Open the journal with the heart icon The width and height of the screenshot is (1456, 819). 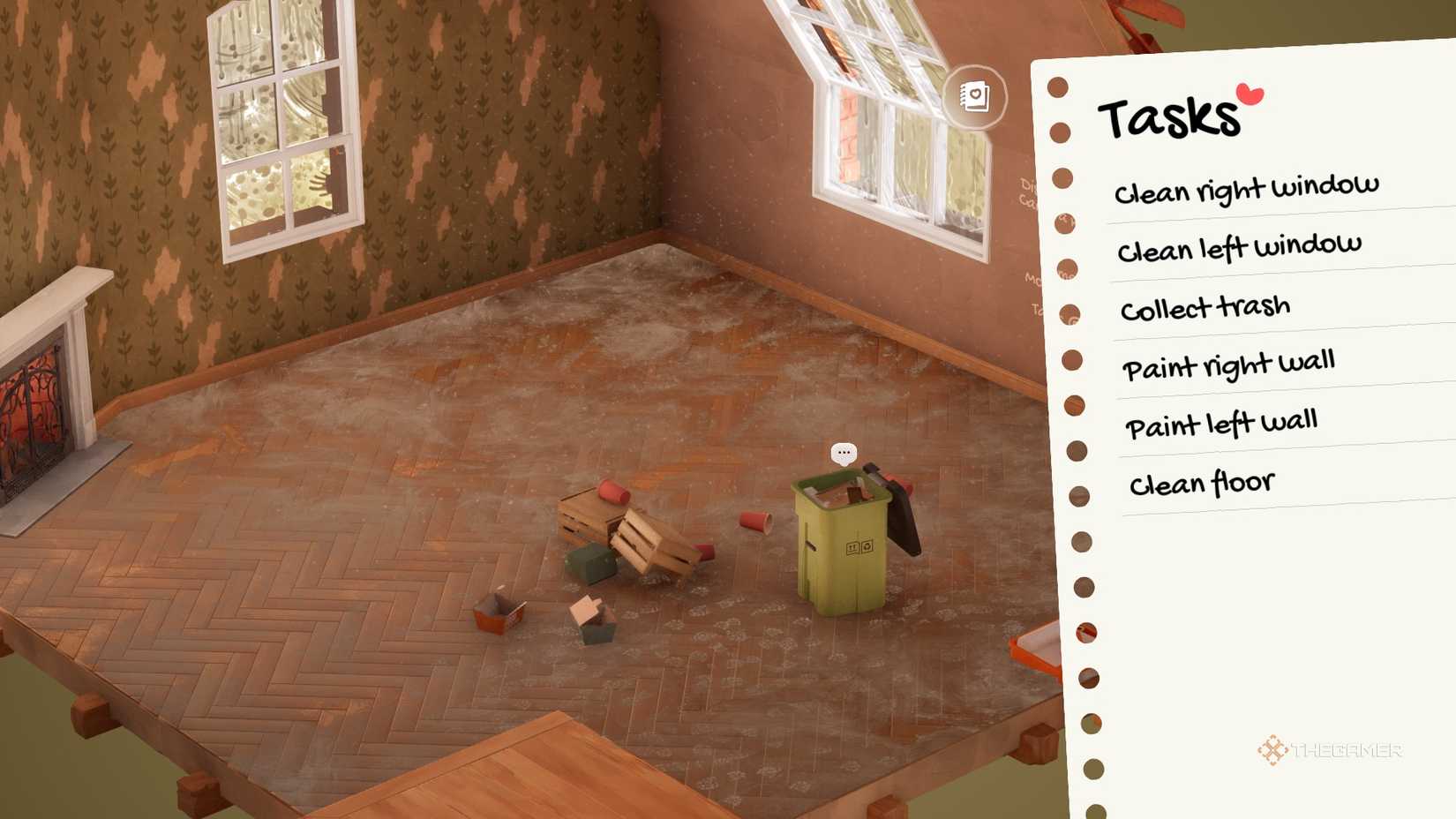click(974, 97)
